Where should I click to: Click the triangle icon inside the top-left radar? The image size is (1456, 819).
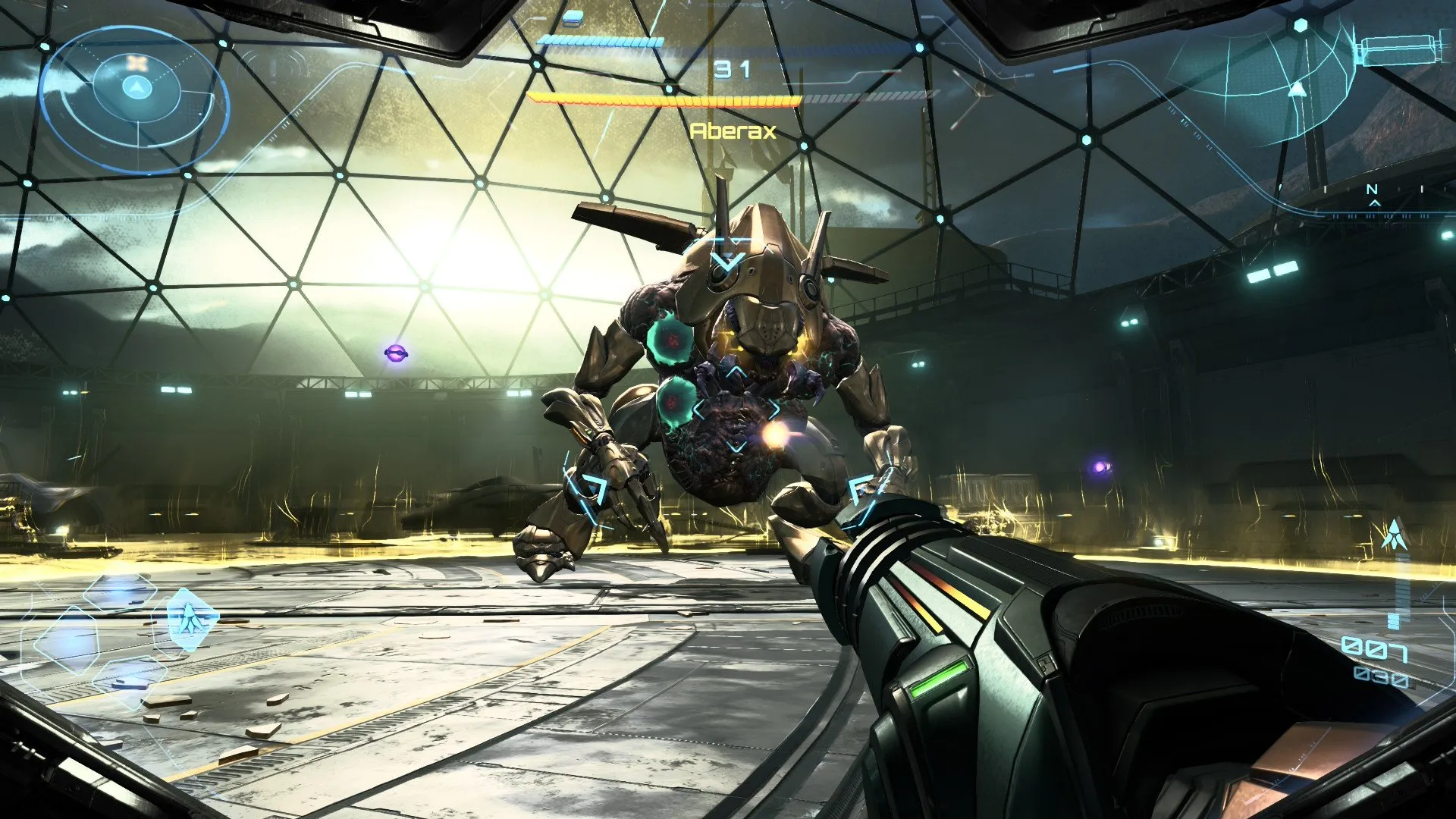pyautogui.click(x=137, y=86)
